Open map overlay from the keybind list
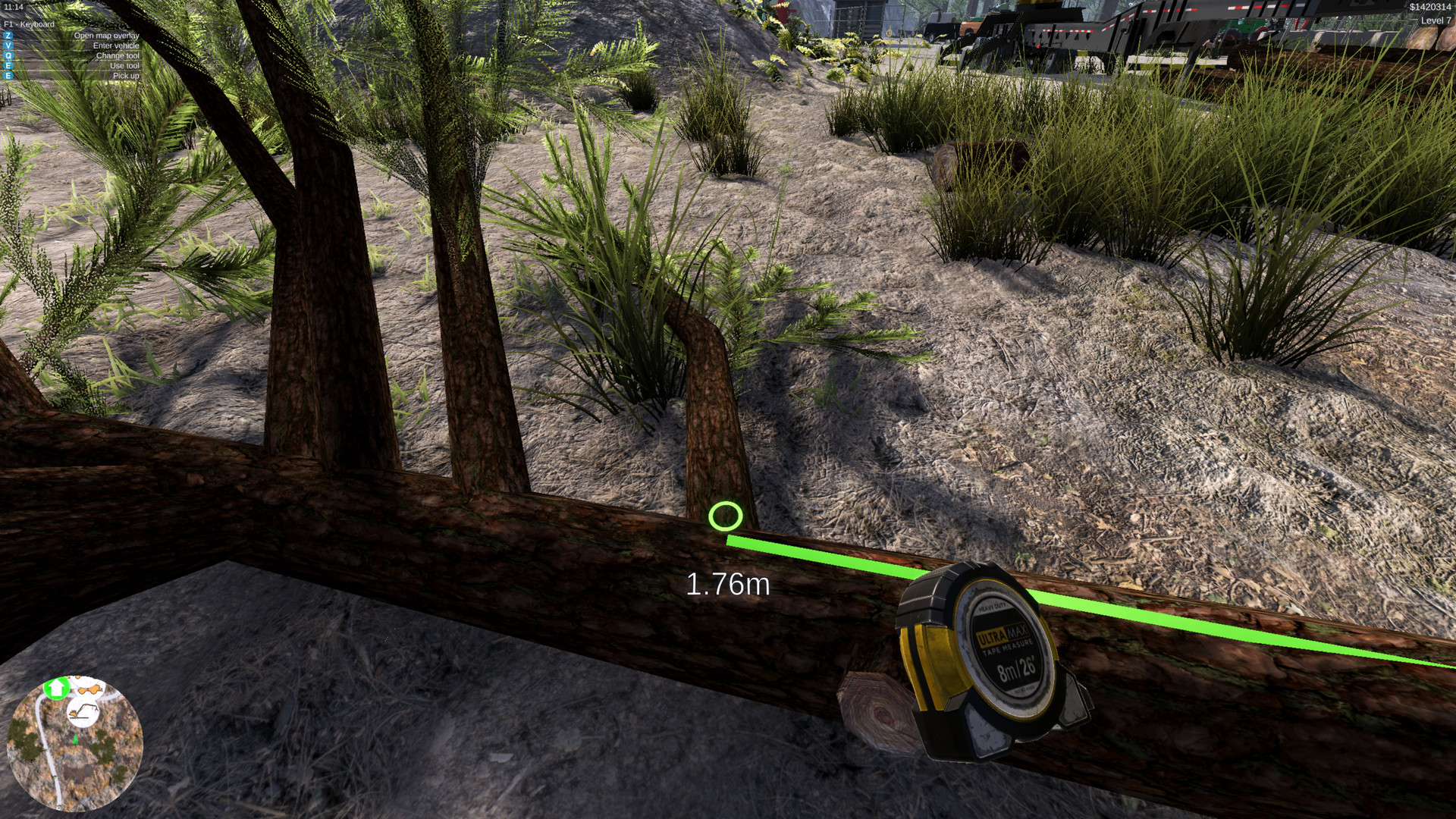The width and height of the screenshot is (1456, 819). 106,36
